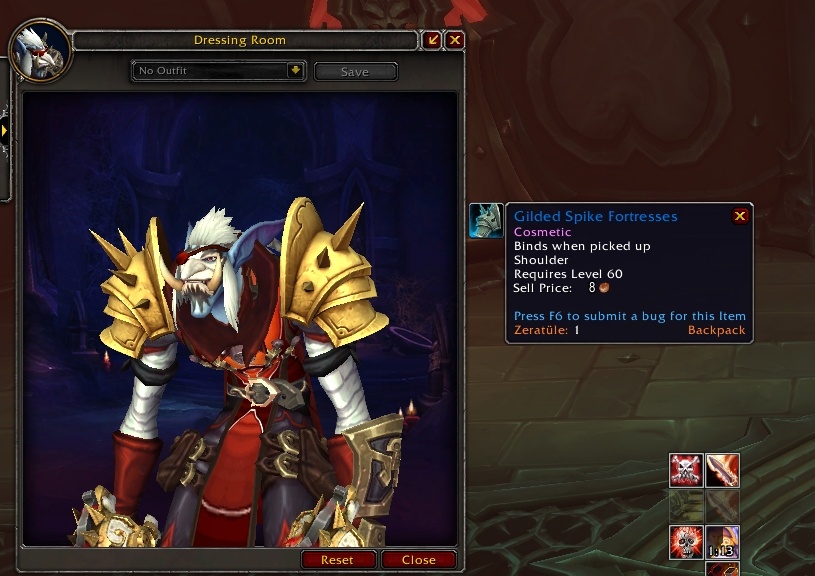
Task: Click the troll character portrait
Action: (40, 47)
